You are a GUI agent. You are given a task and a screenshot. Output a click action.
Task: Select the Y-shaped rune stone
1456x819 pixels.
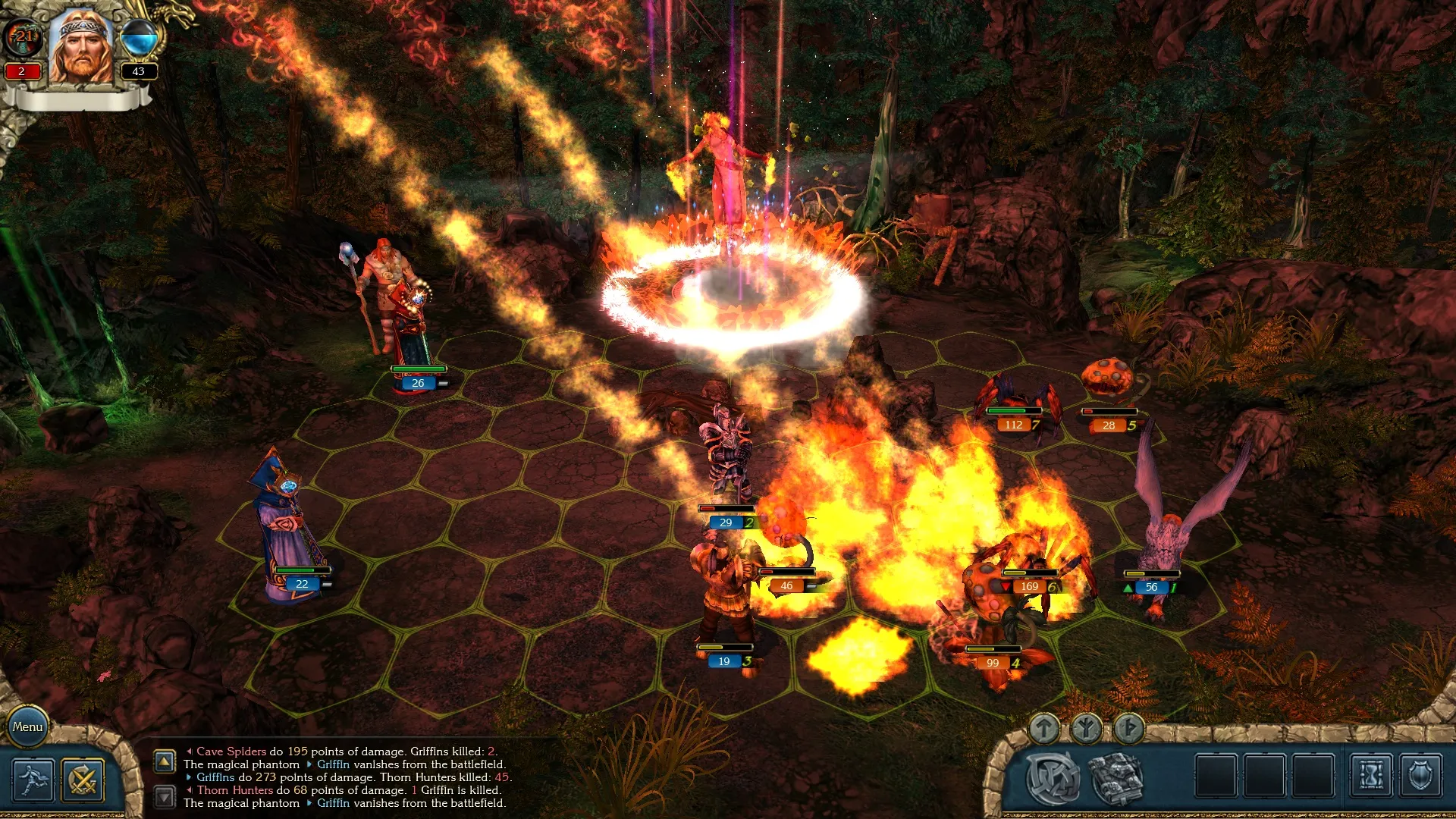1087,729
